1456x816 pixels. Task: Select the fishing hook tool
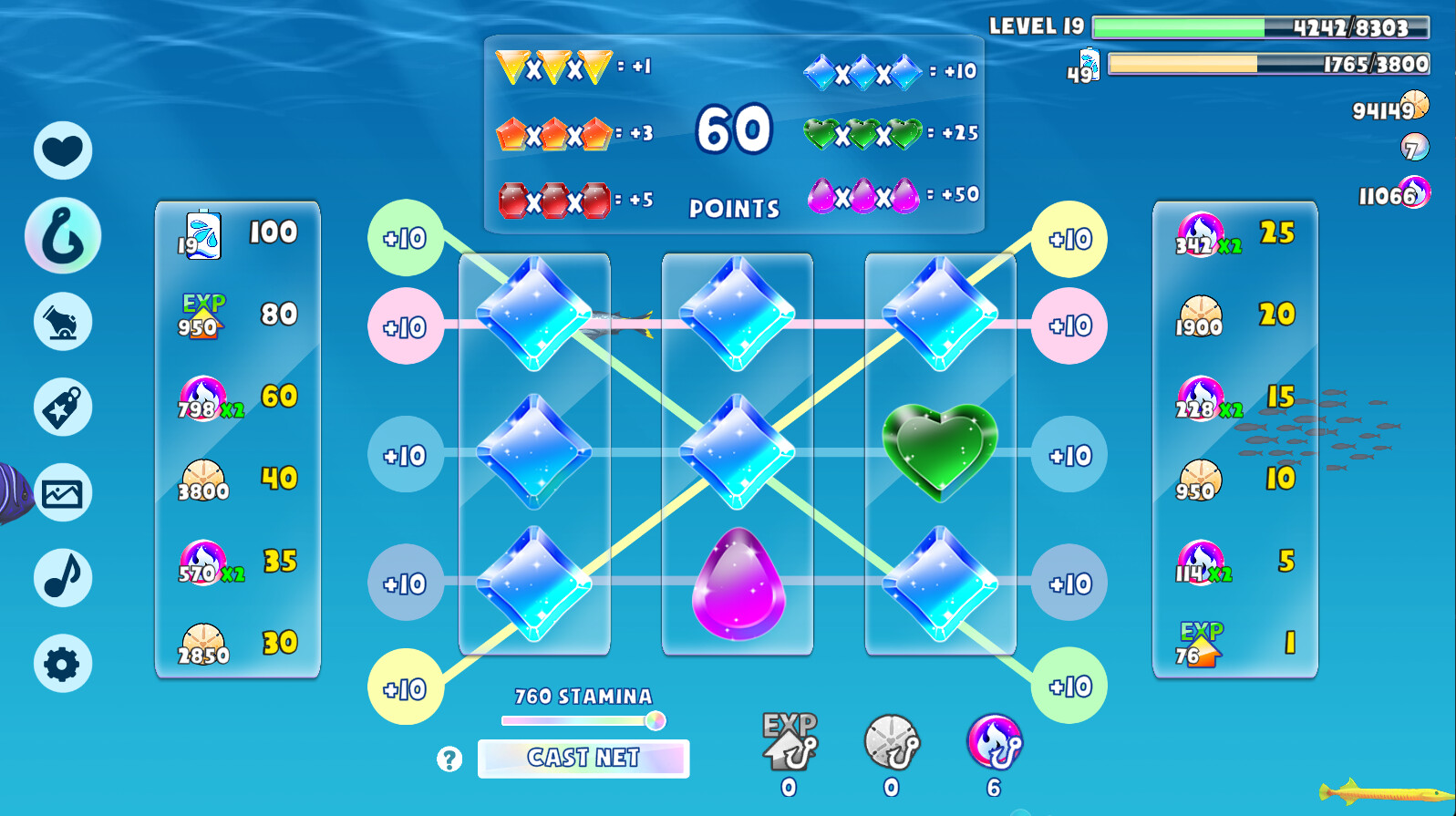pos(62,234)
